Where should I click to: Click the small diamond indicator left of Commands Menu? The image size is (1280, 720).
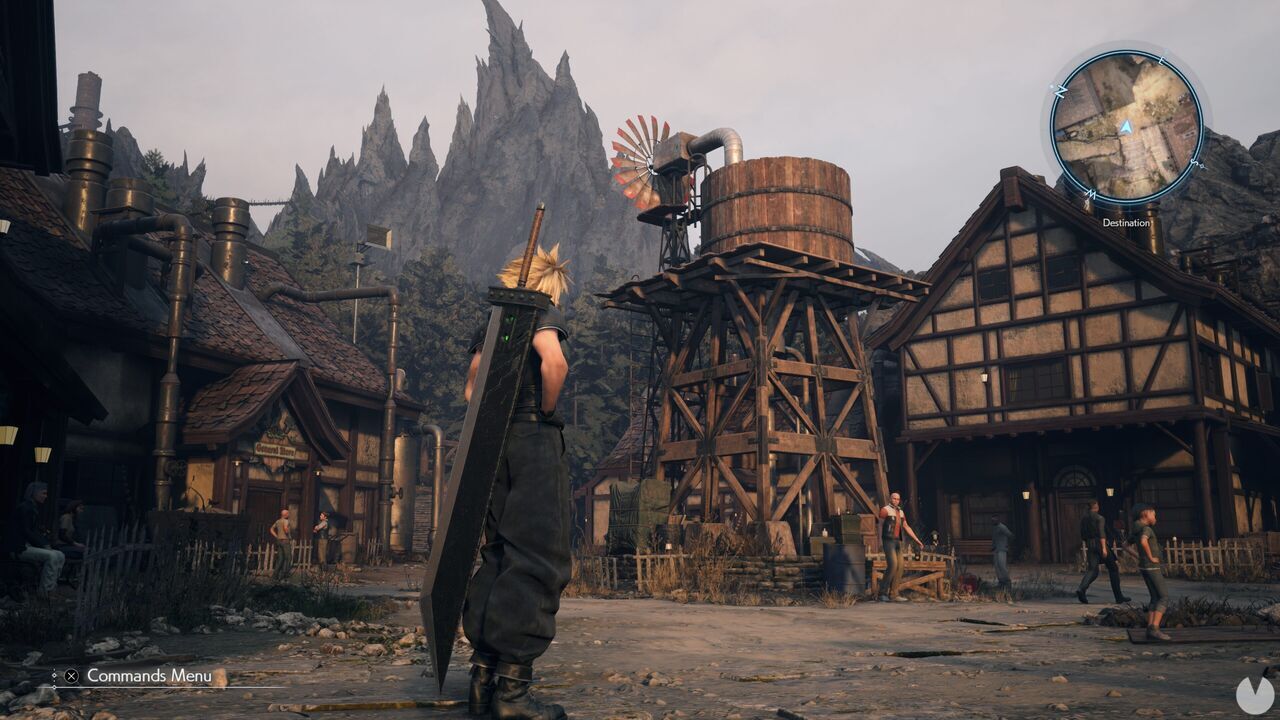tap(55, 676)
